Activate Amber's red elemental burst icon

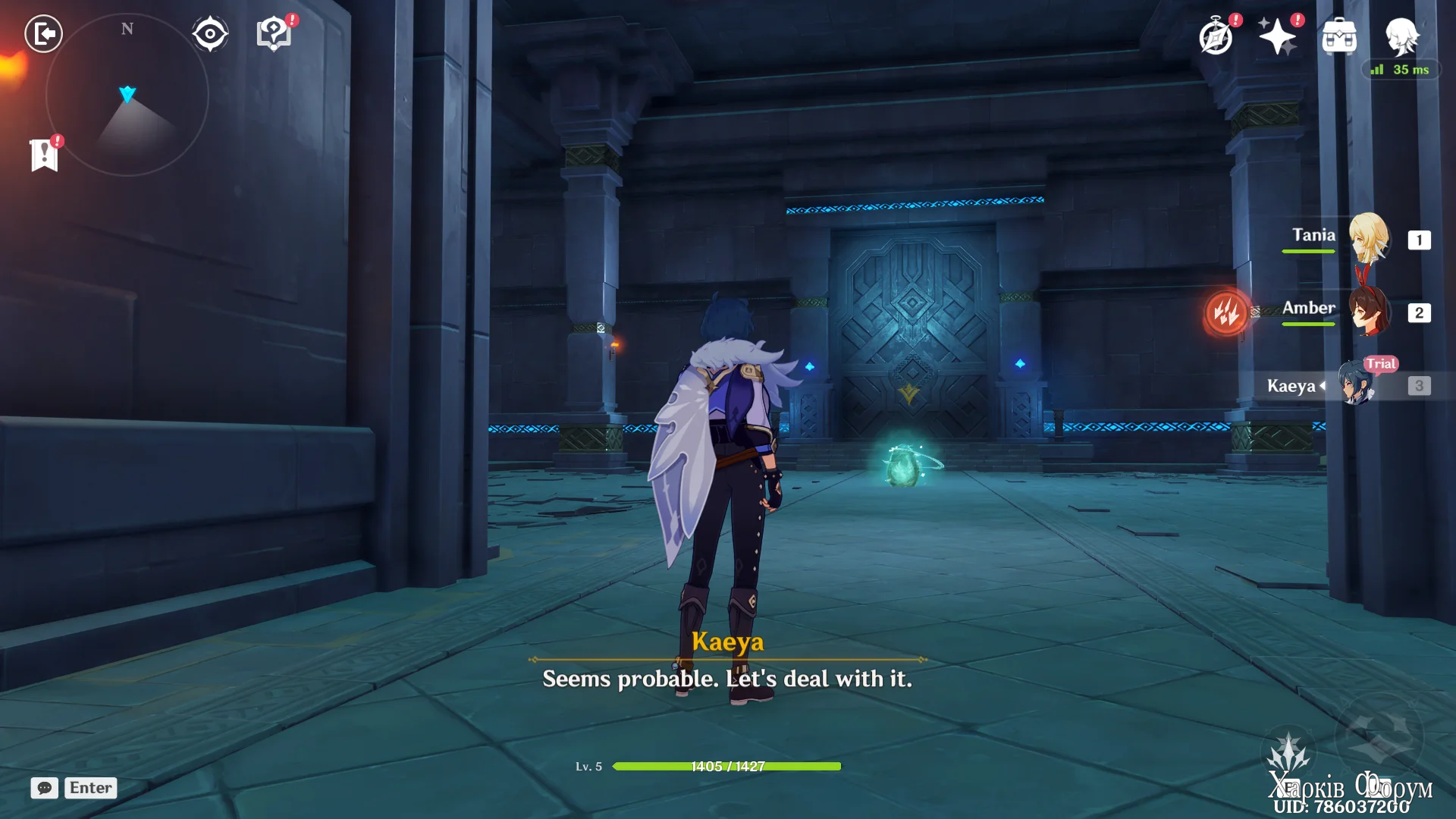(1226, 312)
